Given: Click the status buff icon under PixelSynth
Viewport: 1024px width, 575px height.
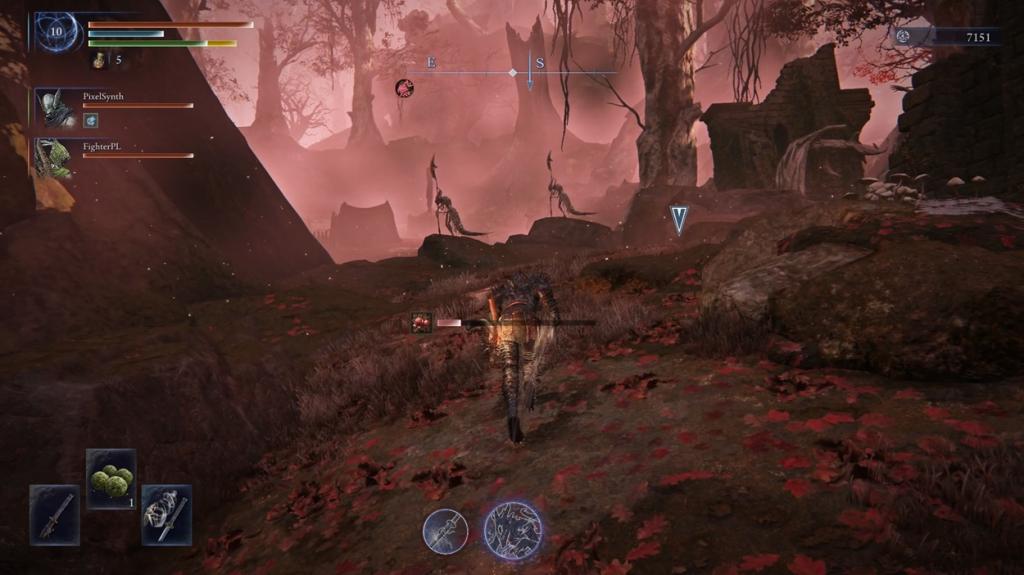Looking at the screenshot, I should (x=90, y=121).
